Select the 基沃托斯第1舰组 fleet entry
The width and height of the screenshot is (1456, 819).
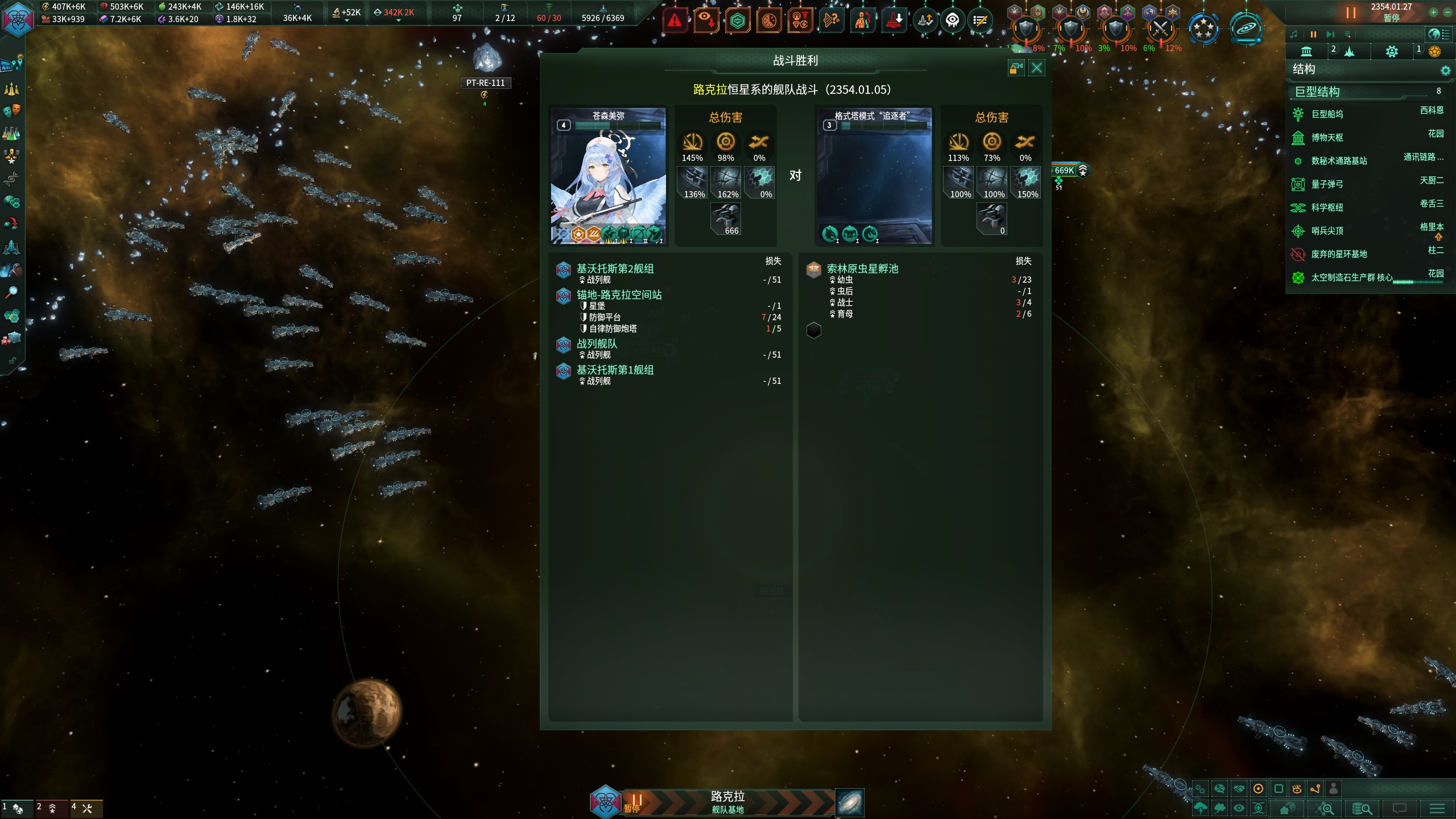(x=615, y=370)
